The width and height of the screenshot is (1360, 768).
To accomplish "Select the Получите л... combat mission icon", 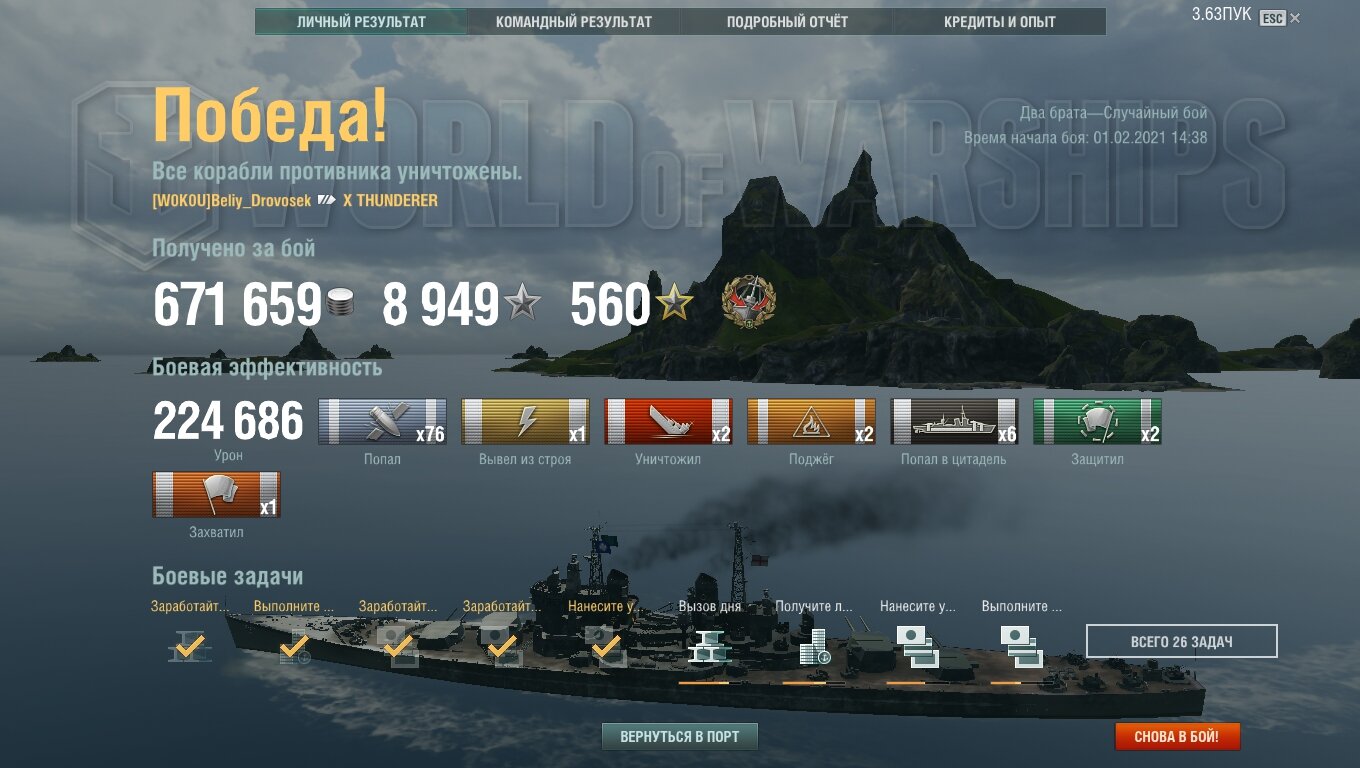I will pyautogui.click(x=815, y=646).
